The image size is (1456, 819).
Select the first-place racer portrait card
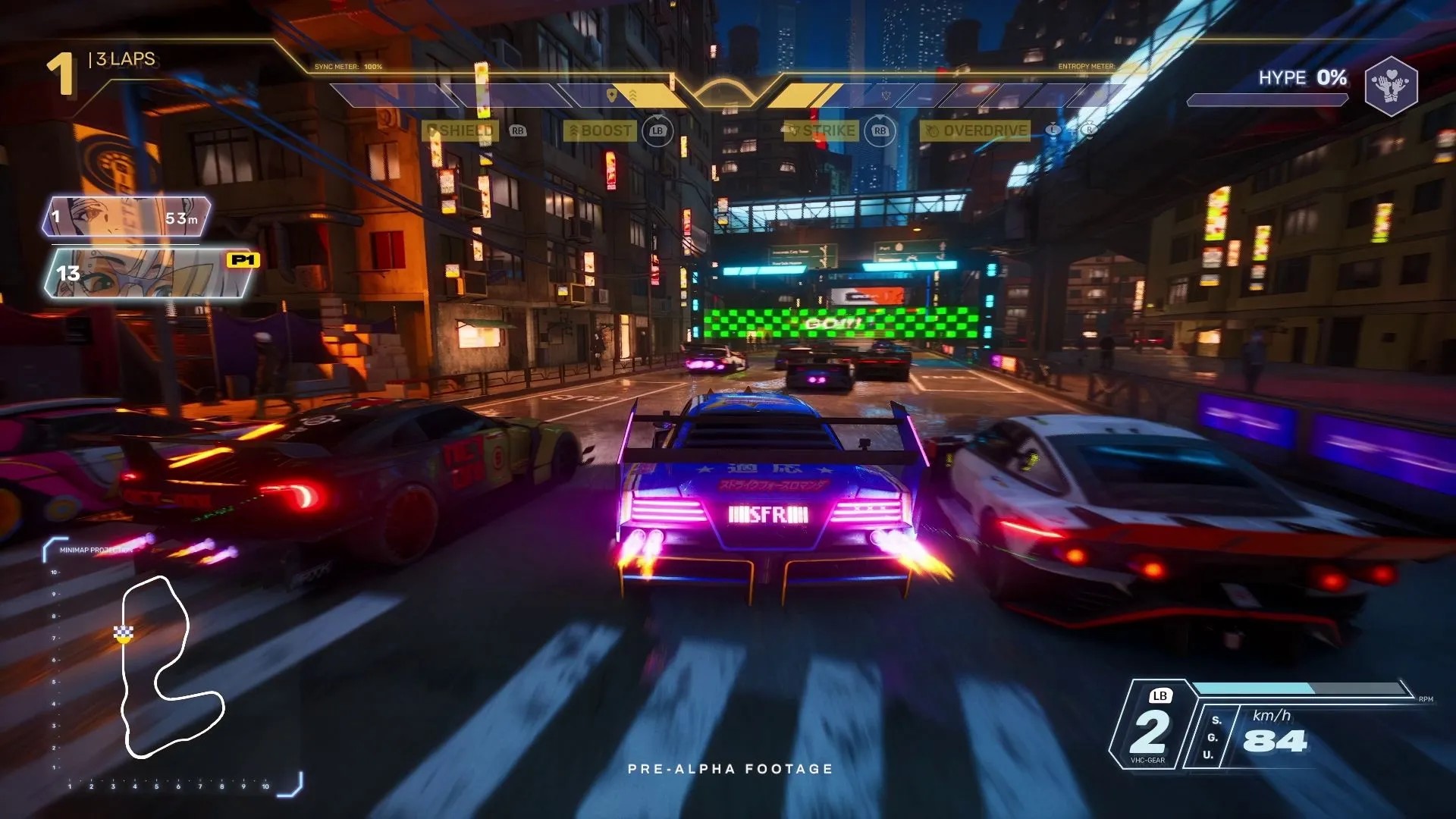click(127, 217)
